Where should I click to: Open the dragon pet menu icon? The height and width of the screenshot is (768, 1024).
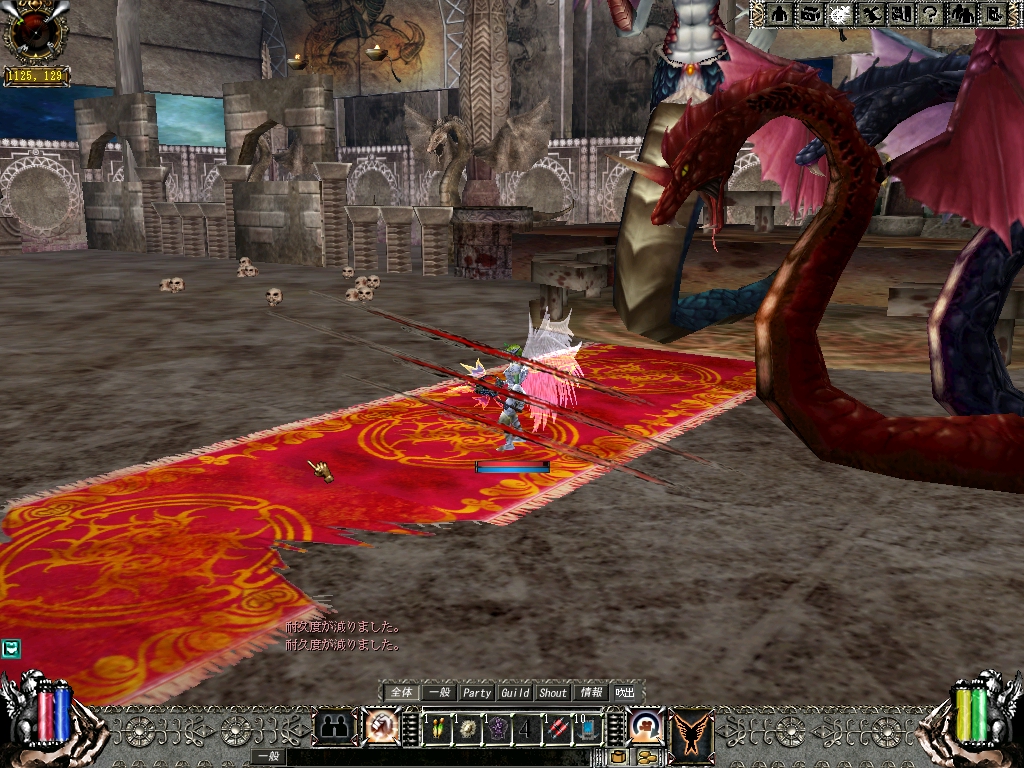(872, 14)
